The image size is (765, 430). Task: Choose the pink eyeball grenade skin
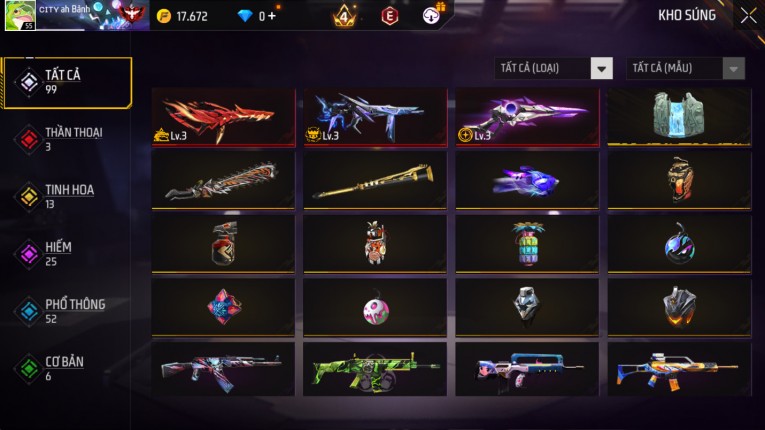[x=375, y=307]
